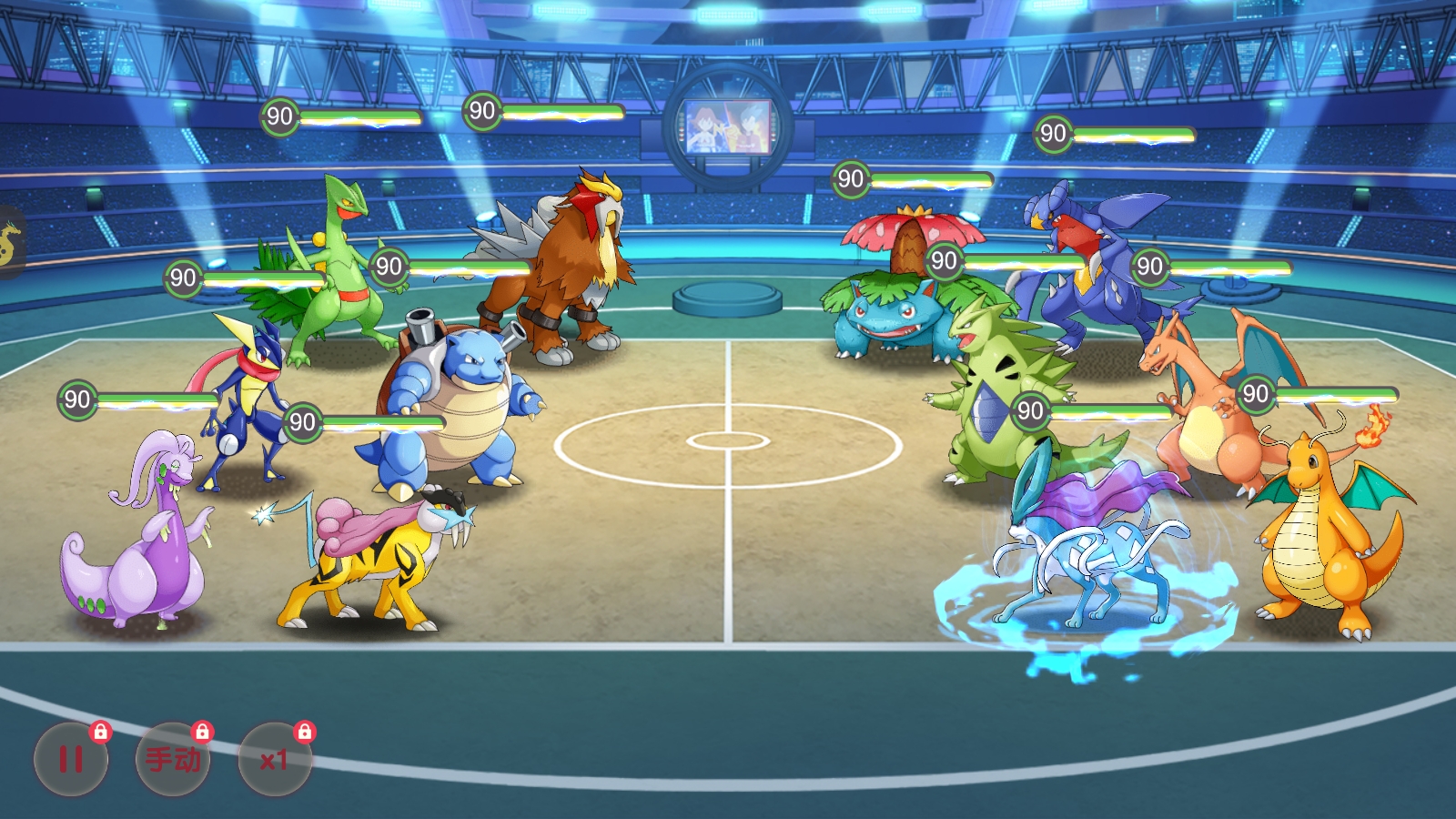Change battle speed with the x1 button
This screenshot has height=819, width=1456.
pos(274,759)
